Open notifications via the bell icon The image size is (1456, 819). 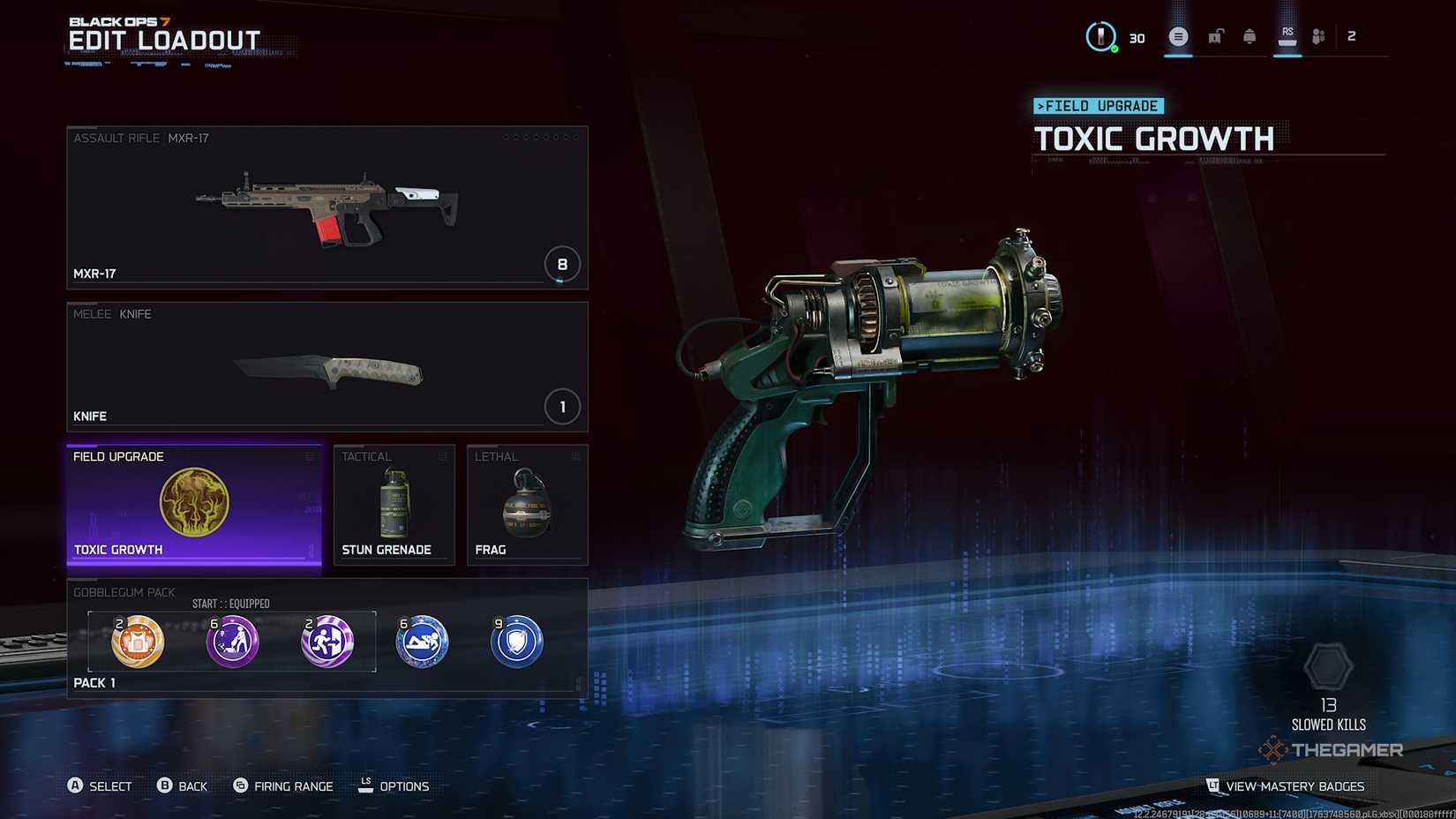point(1250,37)
